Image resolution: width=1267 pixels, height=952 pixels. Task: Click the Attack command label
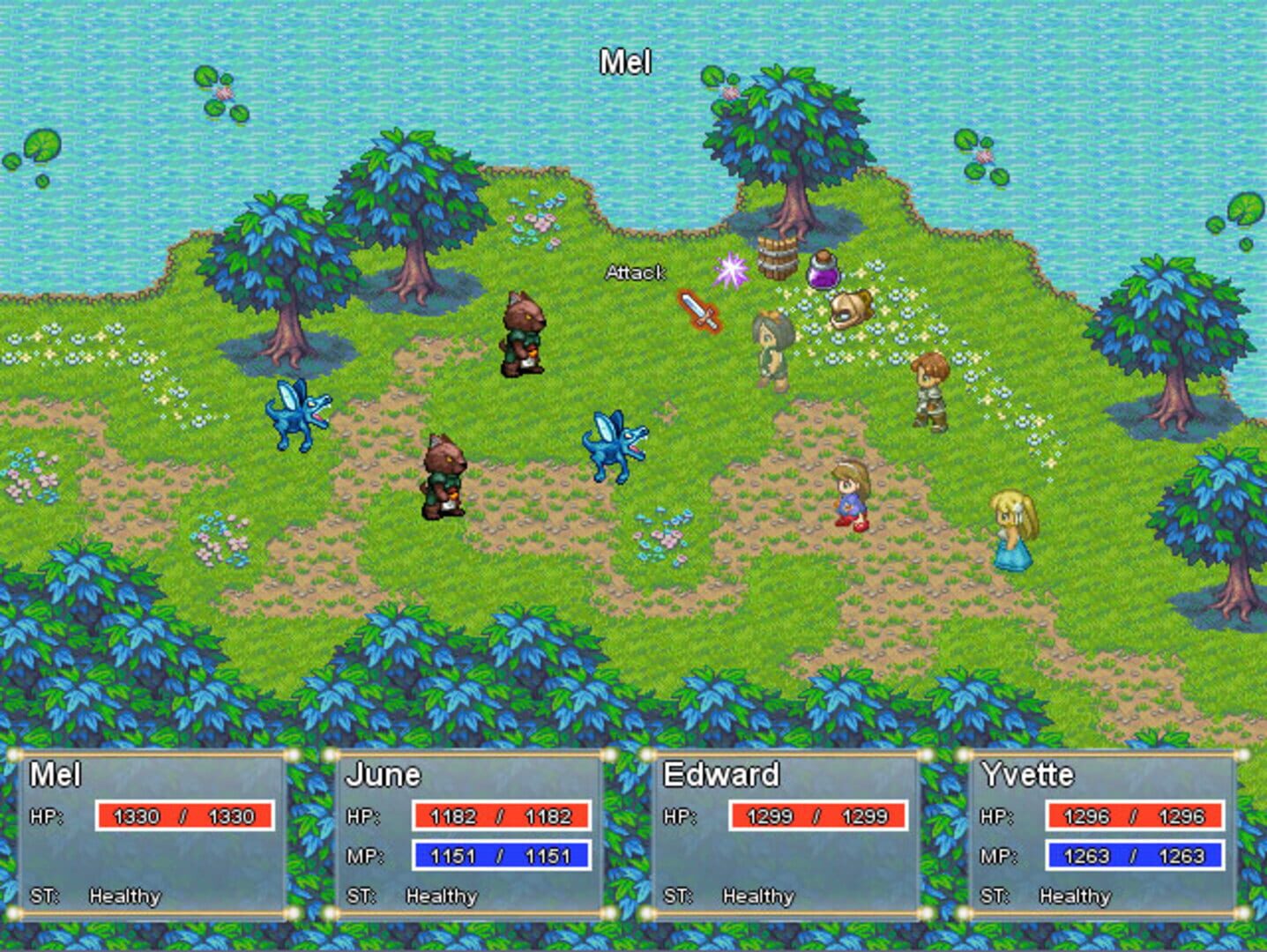pos(637,273)
